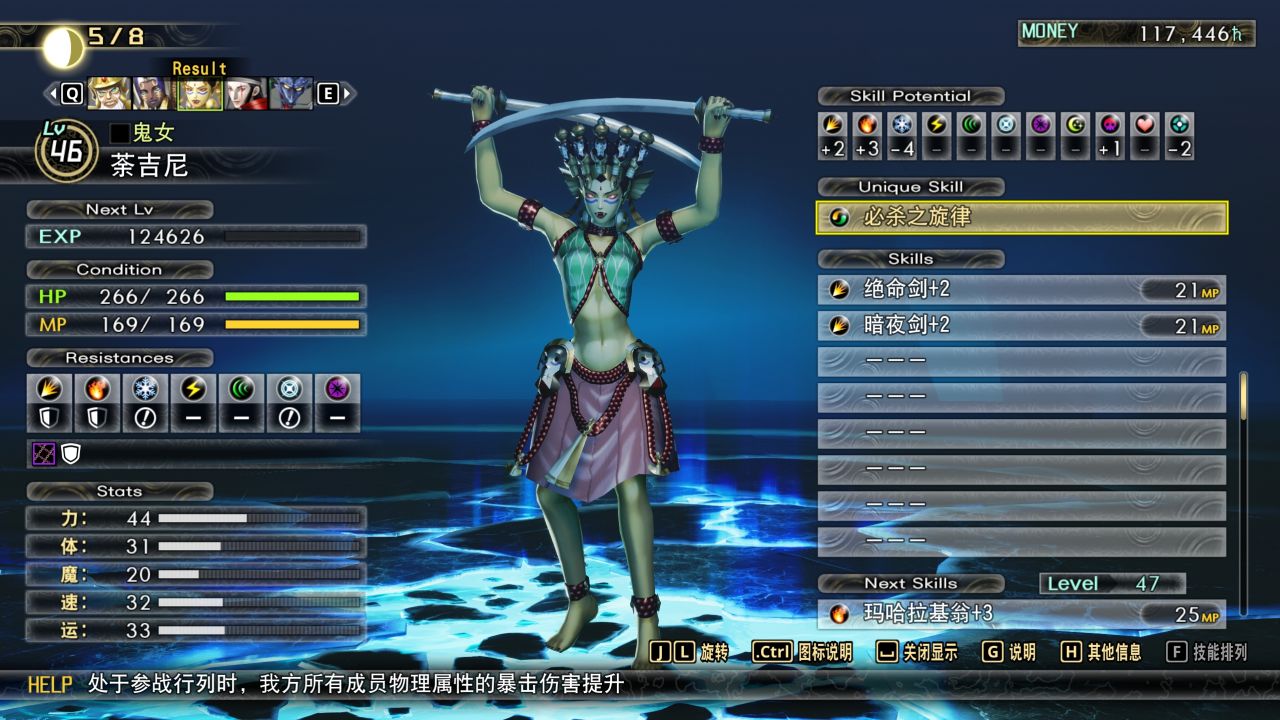
Task: Click the heart healing potential icon
Action: [x=1146, y=125]
